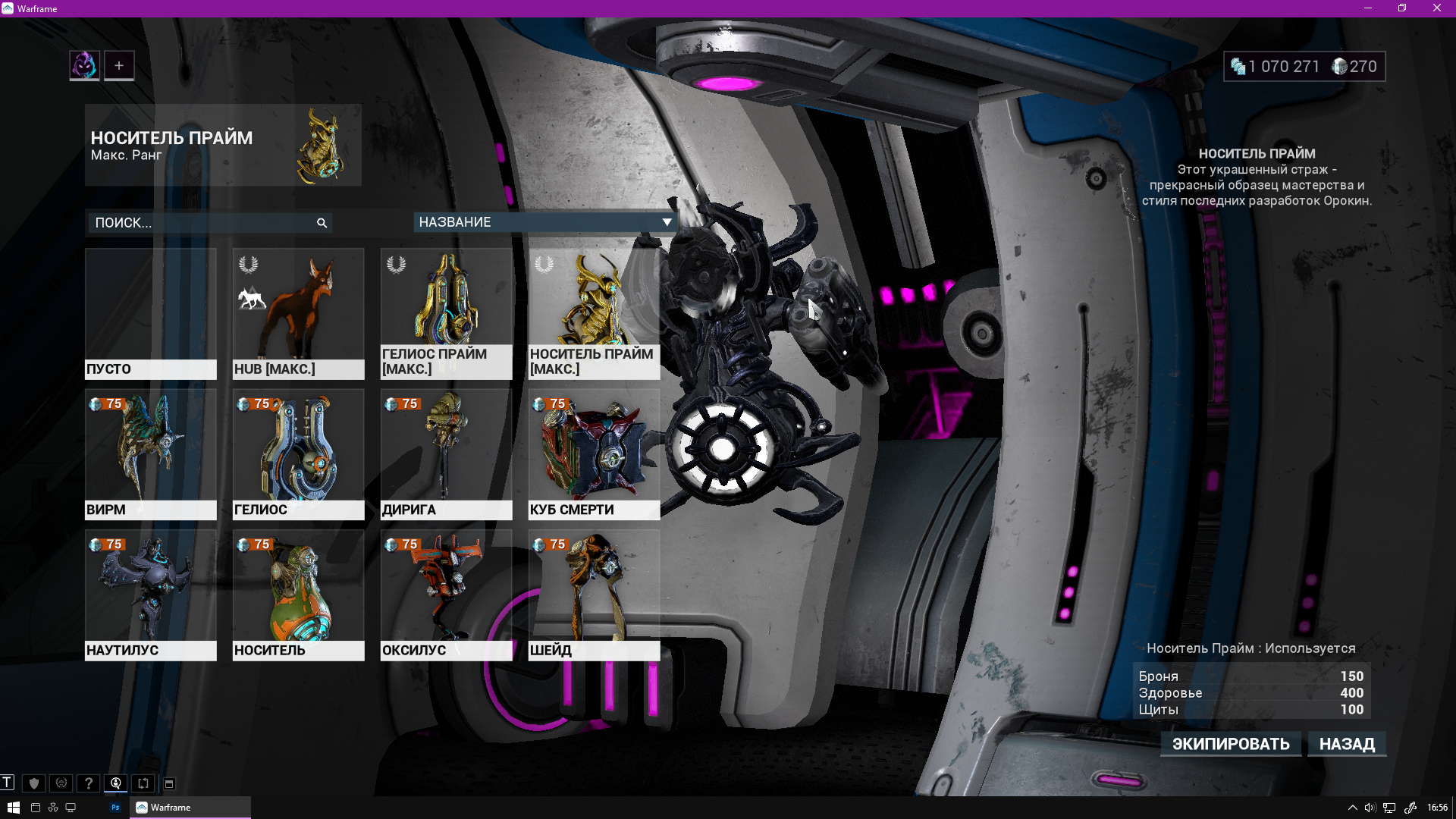Select the highlighted player search icon
This screenshot has height=819, width=1456.
click(115, 783)
